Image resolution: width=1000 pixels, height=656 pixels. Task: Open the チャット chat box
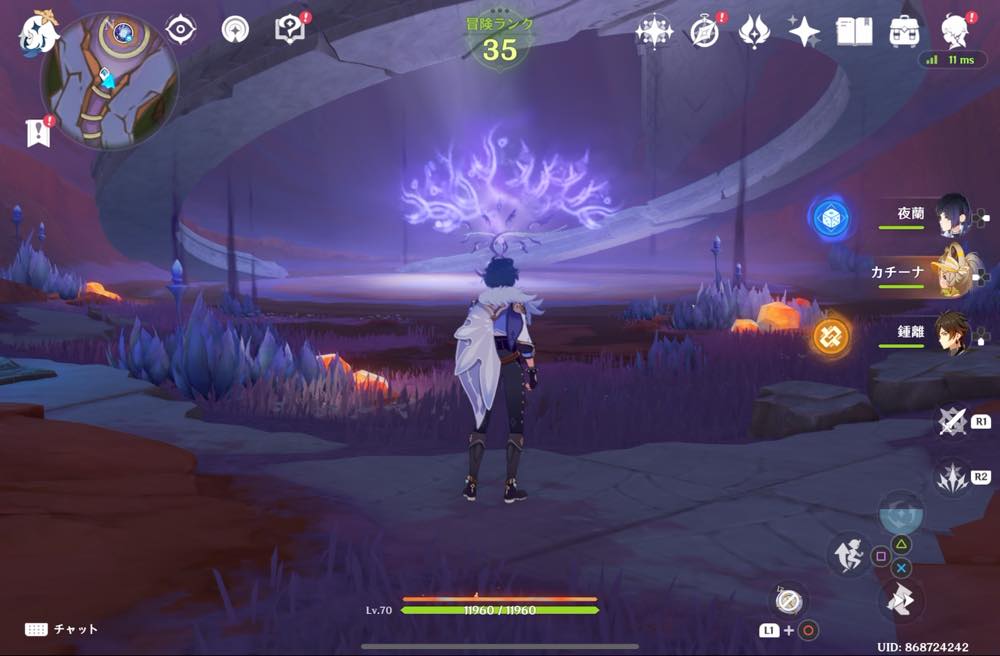click(63, 629)
